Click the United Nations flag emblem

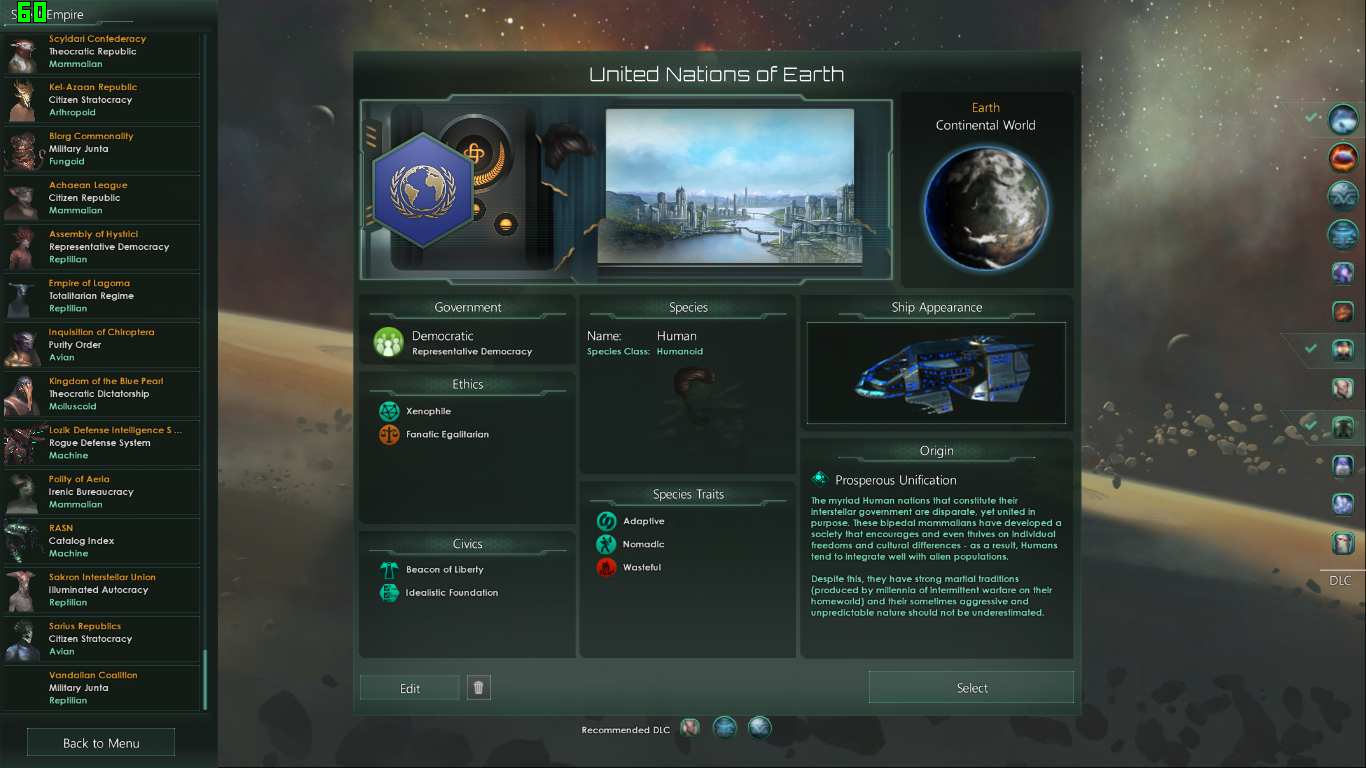tap(423, 195)
